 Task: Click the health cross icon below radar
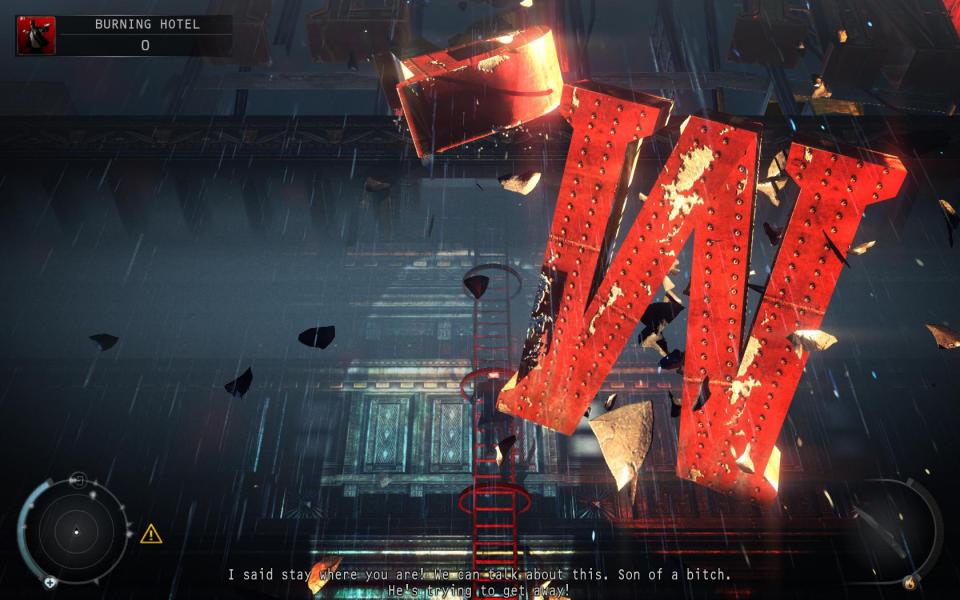click(x=49, y=581)
